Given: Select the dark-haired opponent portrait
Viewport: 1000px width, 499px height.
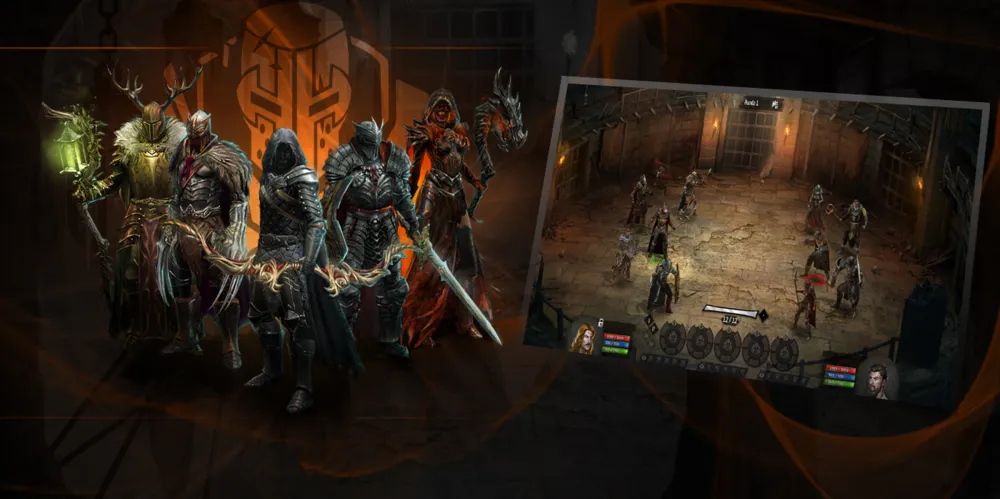Looking at the screenshot, I should pyautogui.click(x=875, y=379).
